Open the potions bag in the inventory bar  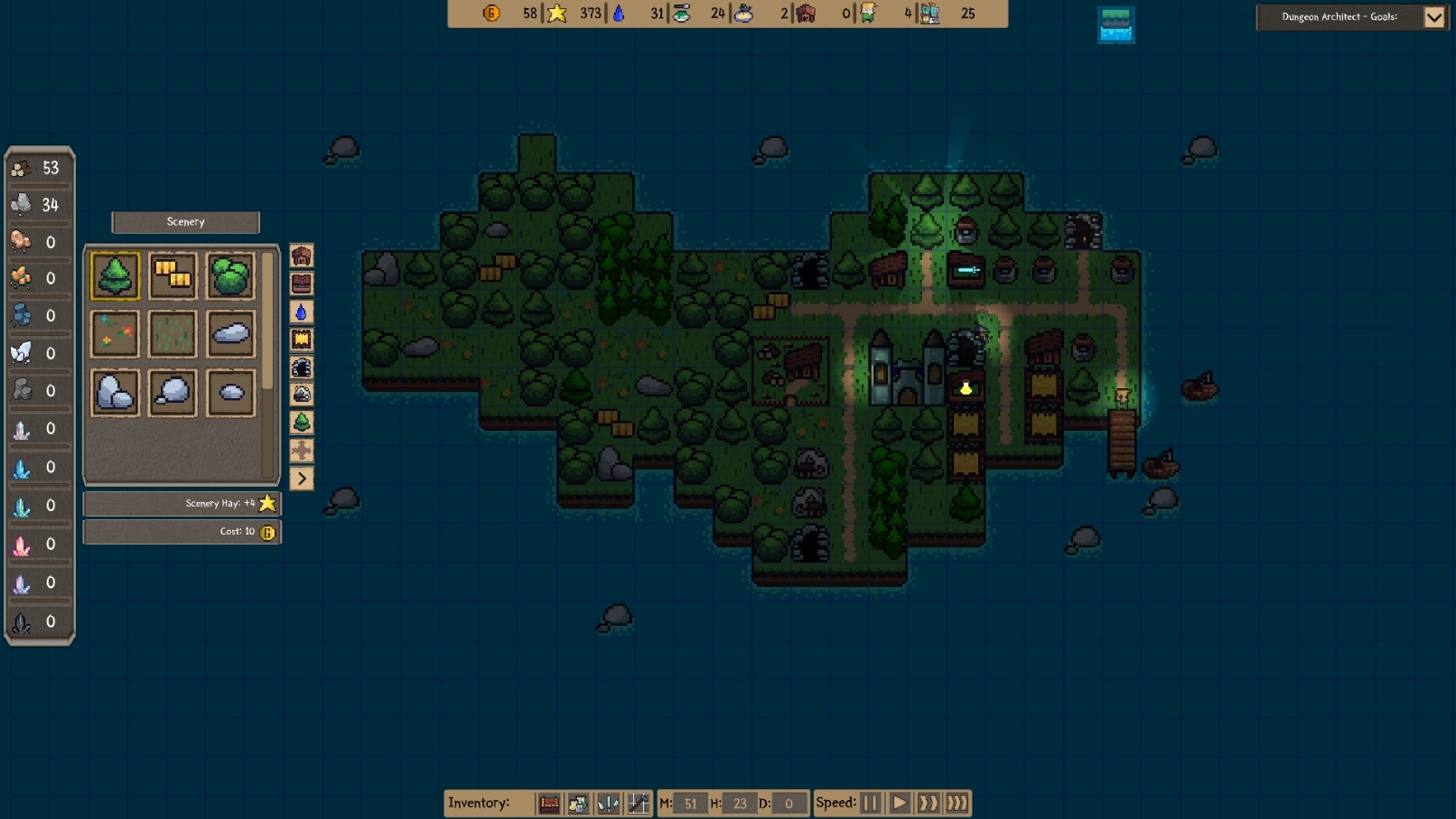click(x=578, y=803)
